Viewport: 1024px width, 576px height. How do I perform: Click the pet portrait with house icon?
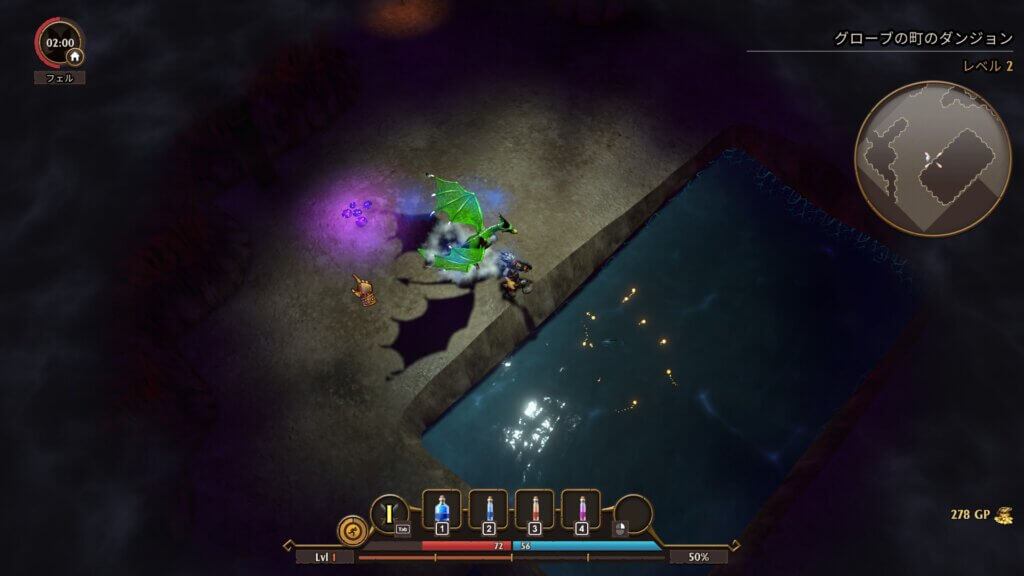point(60,44)
